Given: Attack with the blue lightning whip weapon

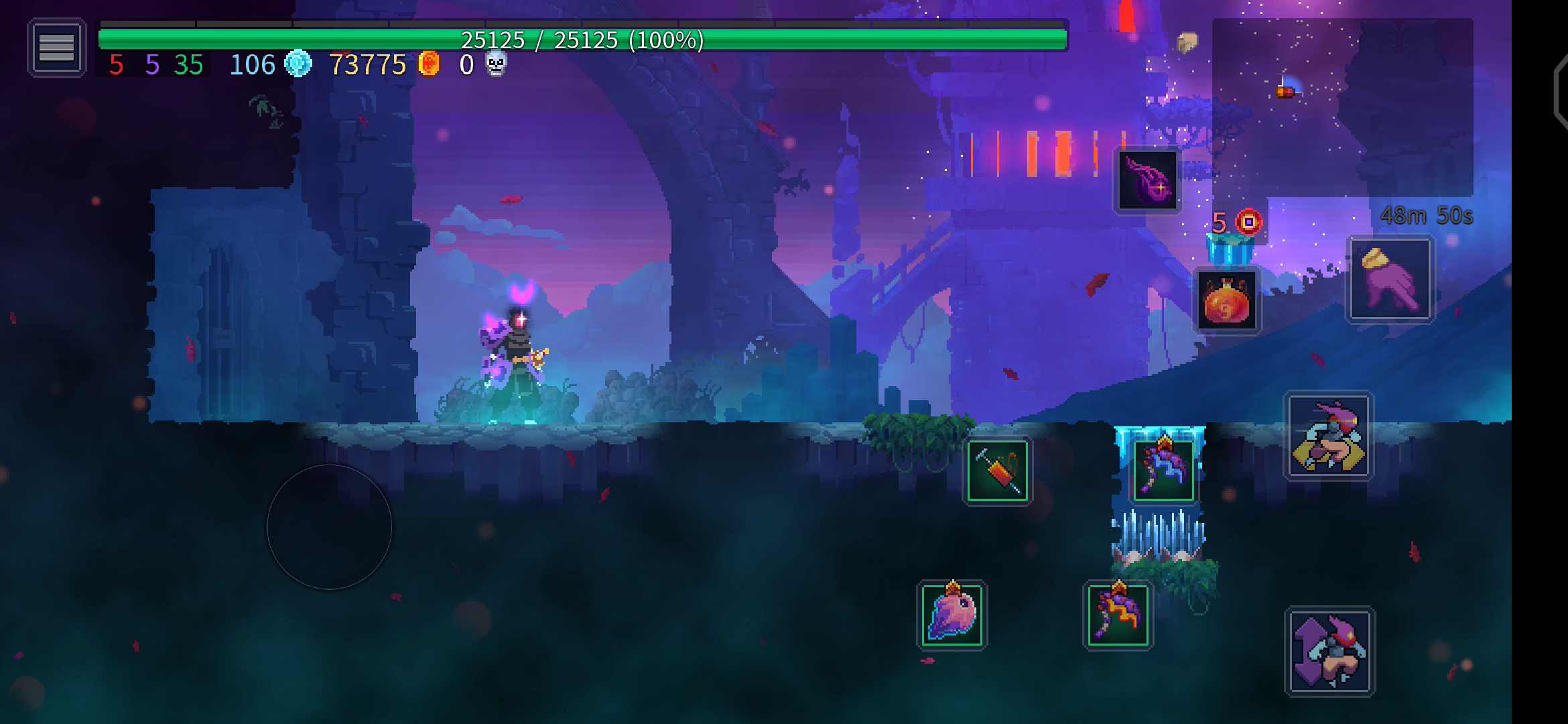Looking at the screenshot, I should pyautogui.click(x=1163, y=470).
